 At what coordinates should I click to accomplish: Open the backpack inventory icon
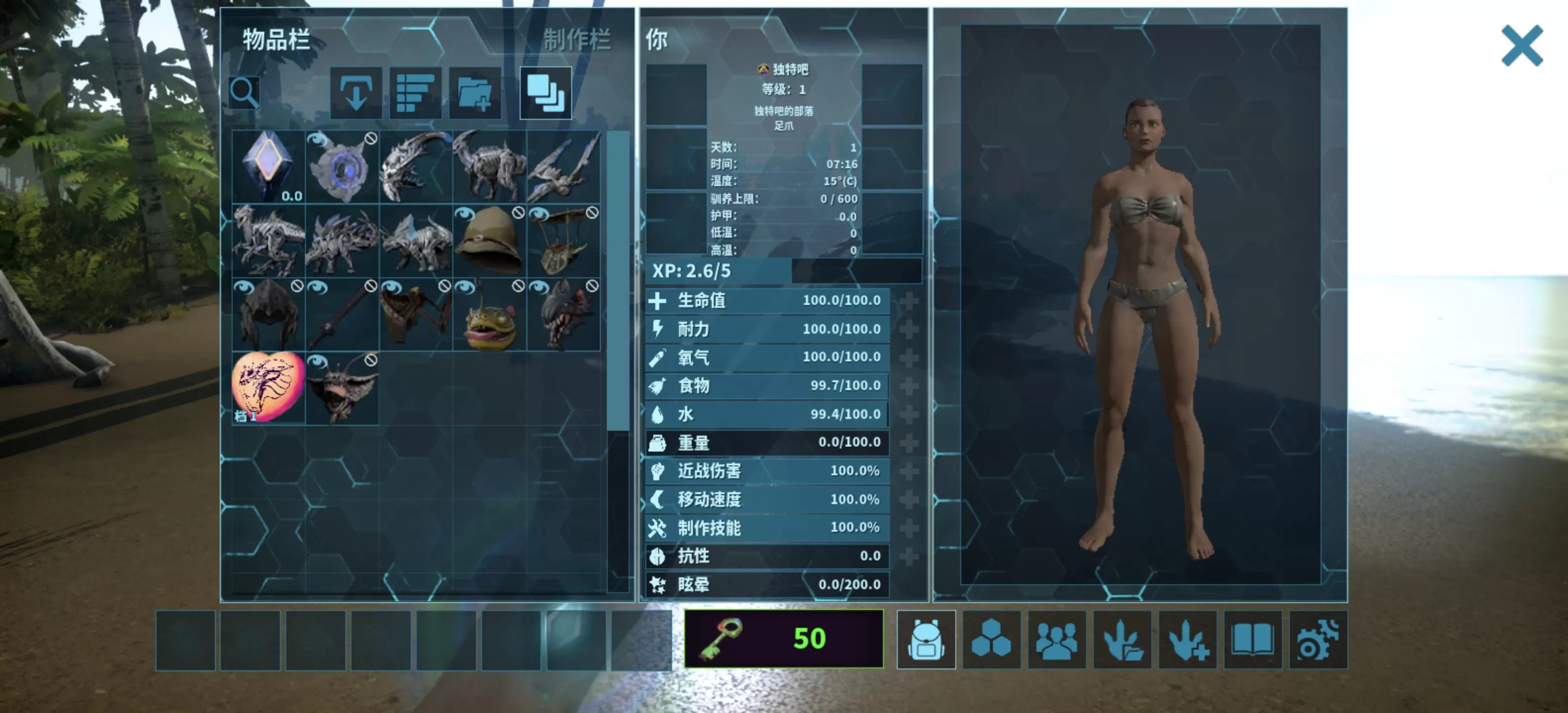coord(926,640)
